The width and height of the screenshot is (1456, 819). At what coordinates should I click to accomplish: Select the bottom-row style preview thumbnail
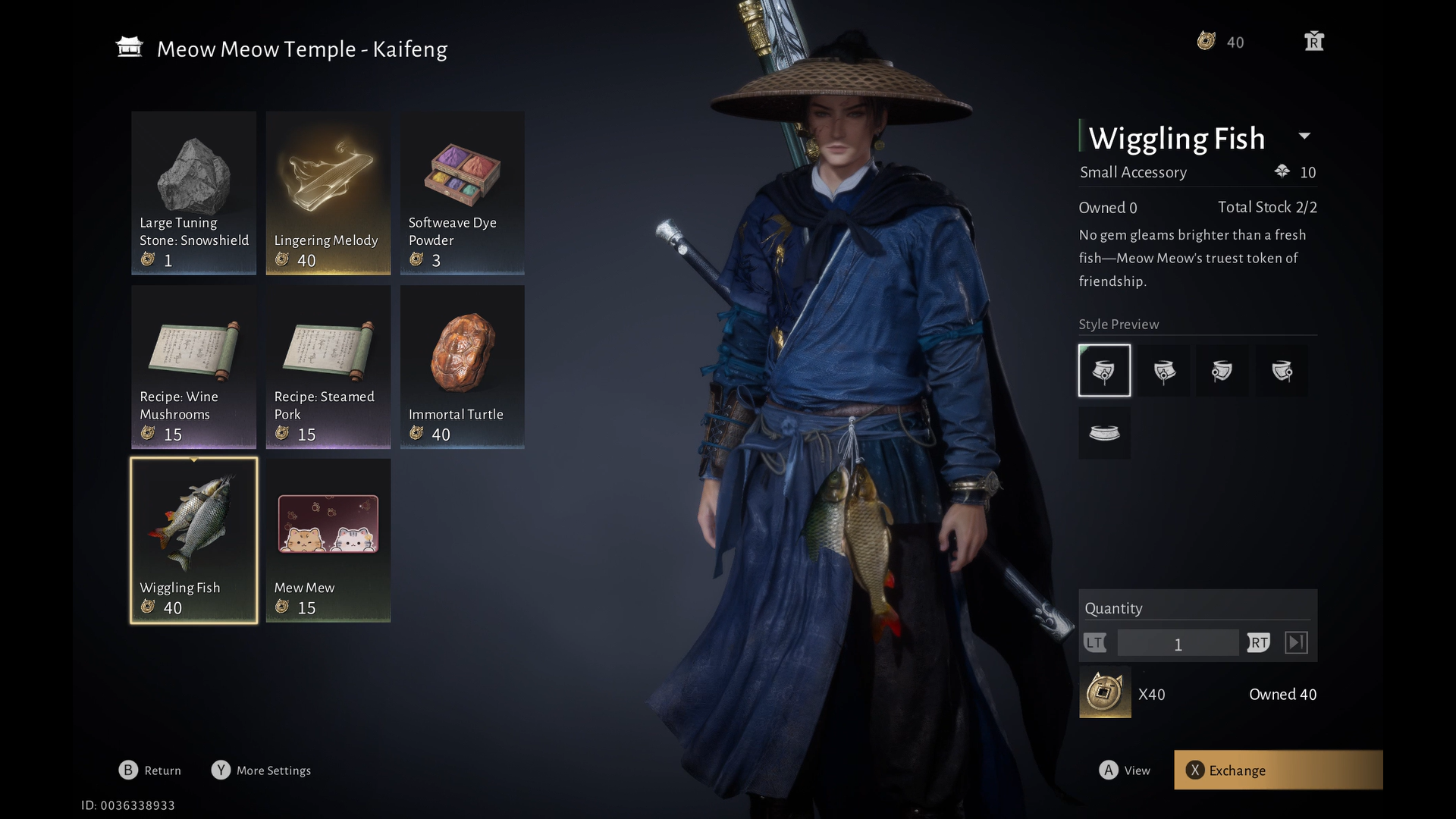pos(1104,433)
